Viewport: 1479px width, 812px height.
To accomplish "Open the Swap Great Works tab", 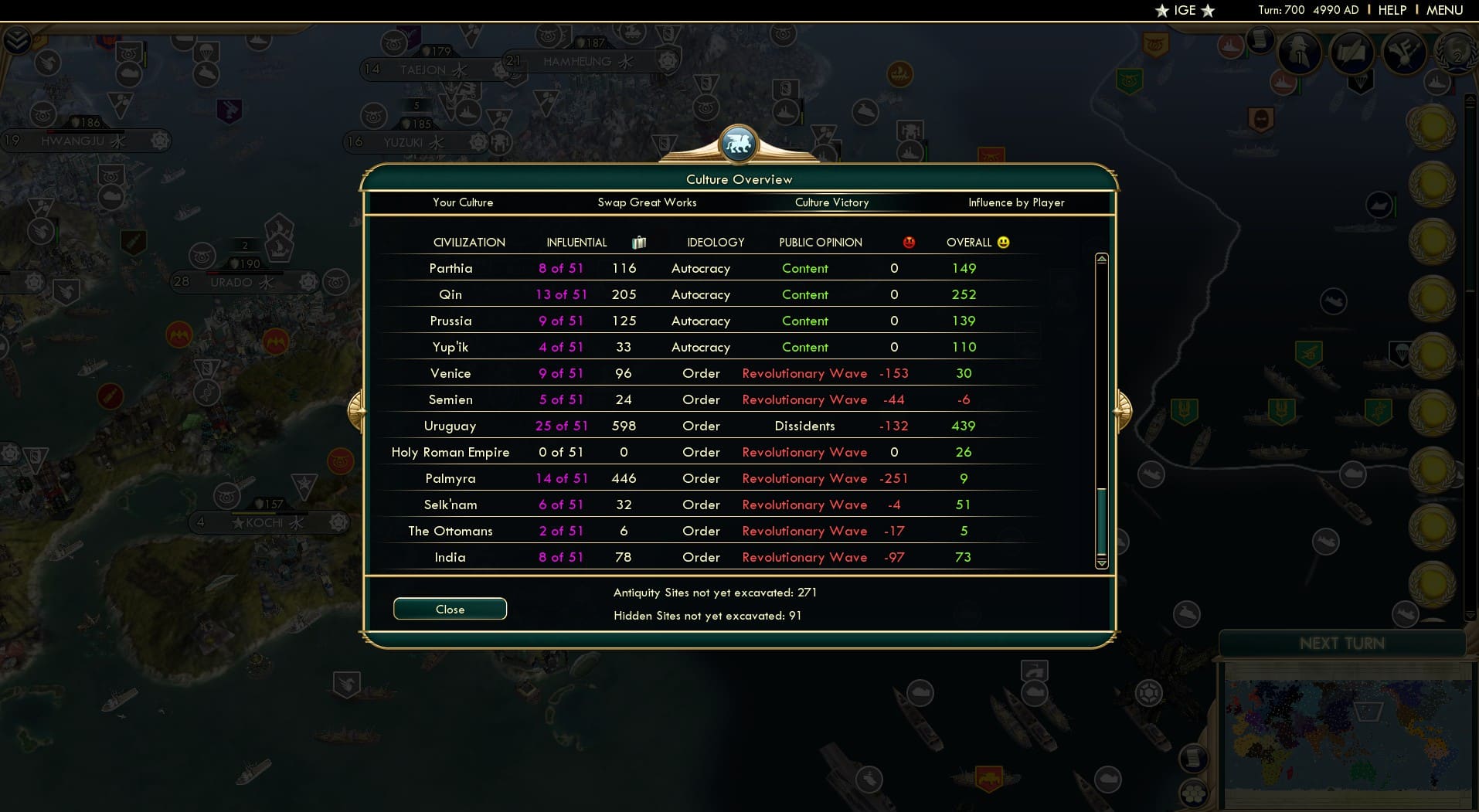I will pyautogui.click(x=647, y=202).
